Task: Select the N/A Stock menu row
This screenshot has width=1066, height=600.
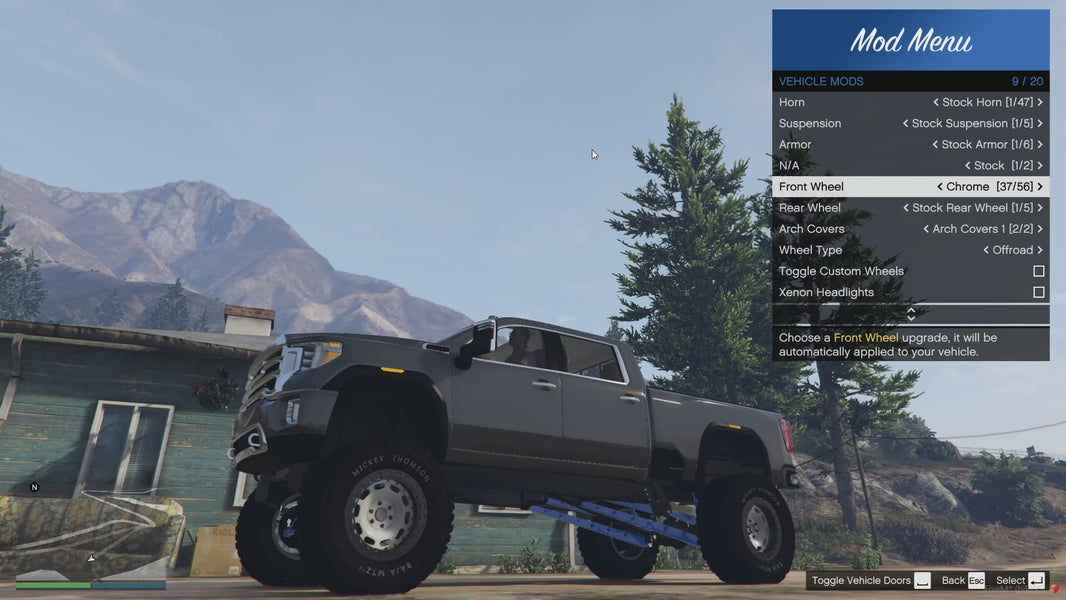Action: [910, 165]
